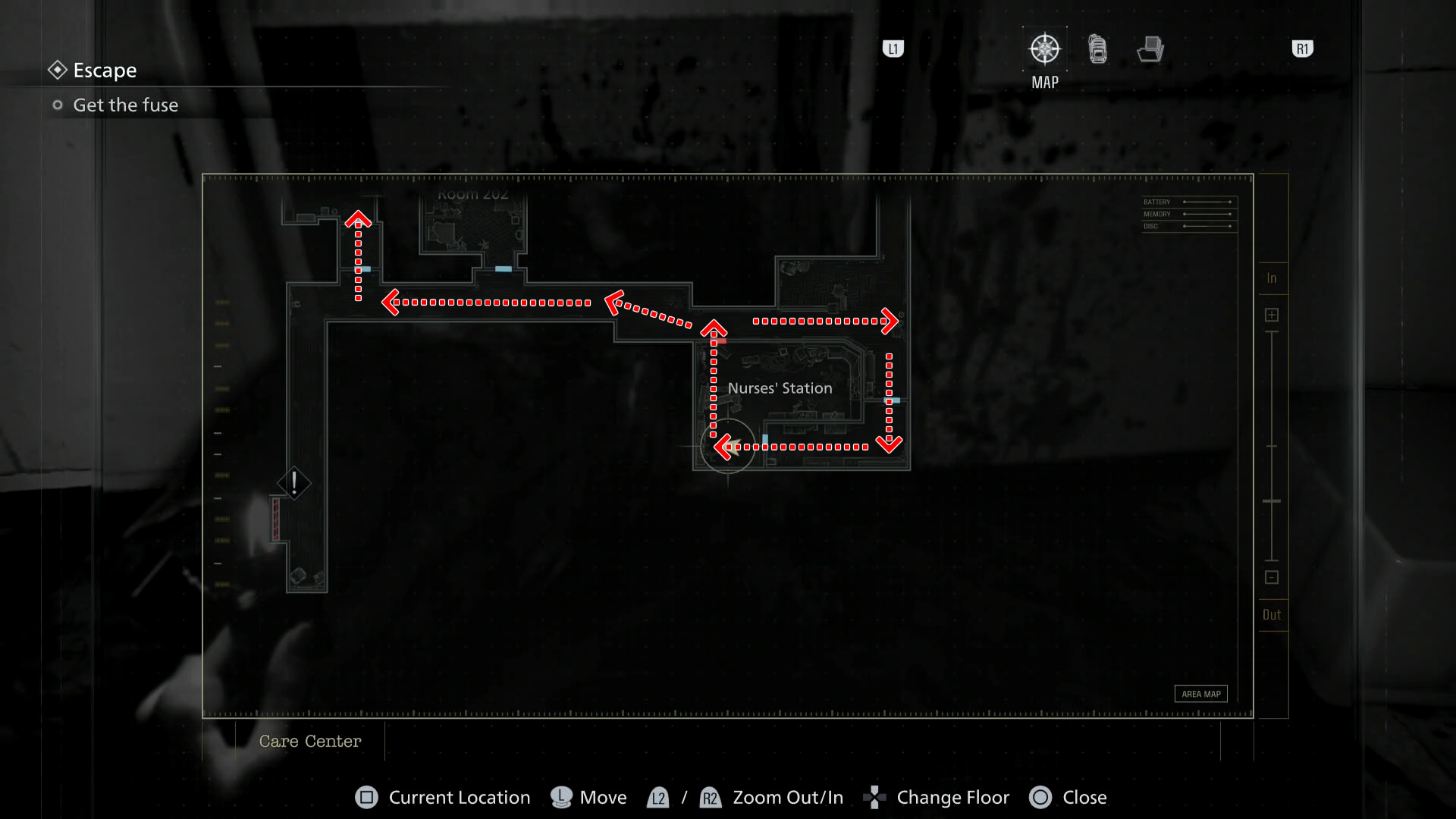Click the Current Location square button icon
Screen dimensions: 1456x819
[367, 797]
